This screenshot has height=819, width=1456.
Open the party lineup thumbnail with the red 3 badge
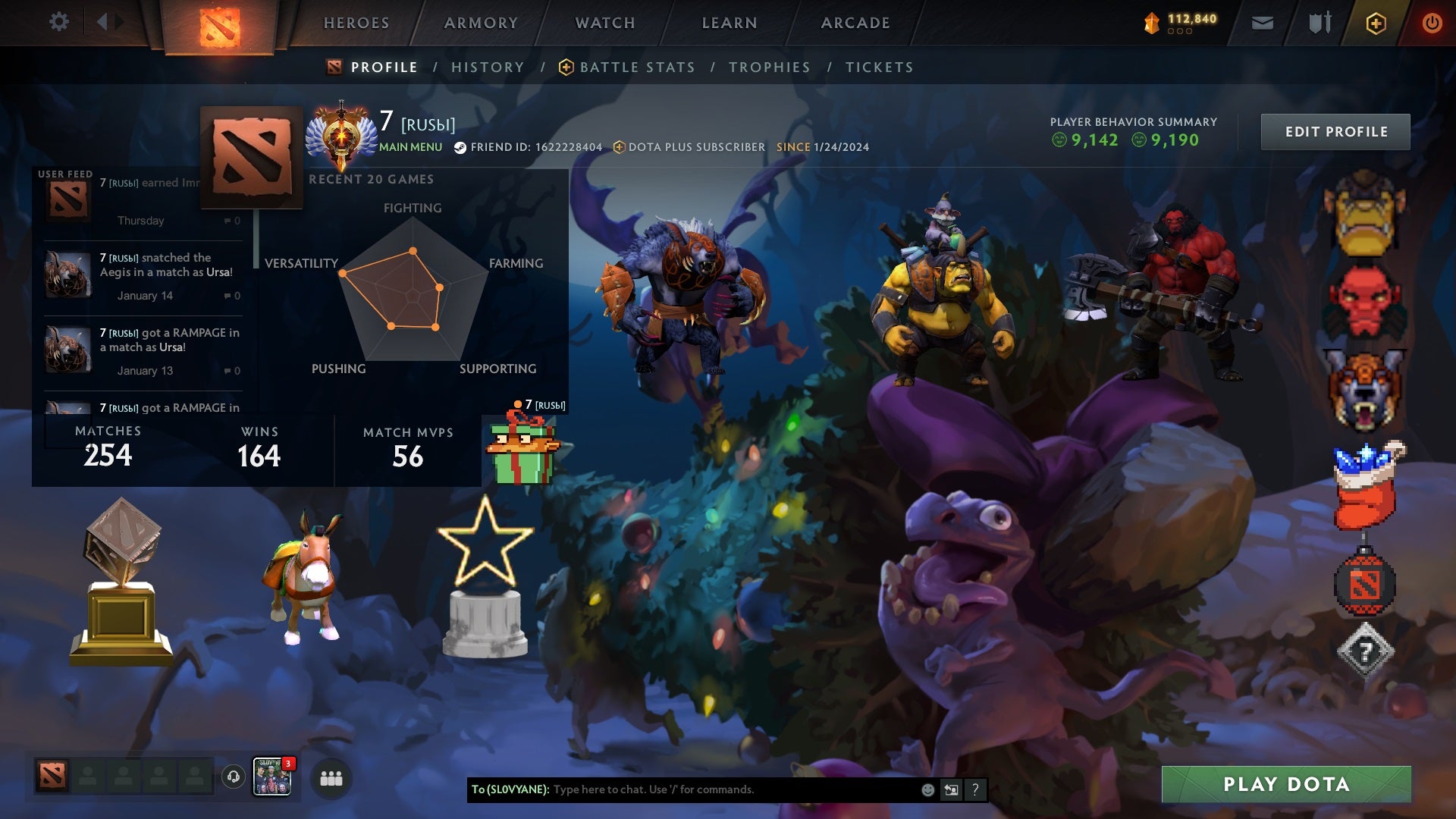tap(274, 777)
